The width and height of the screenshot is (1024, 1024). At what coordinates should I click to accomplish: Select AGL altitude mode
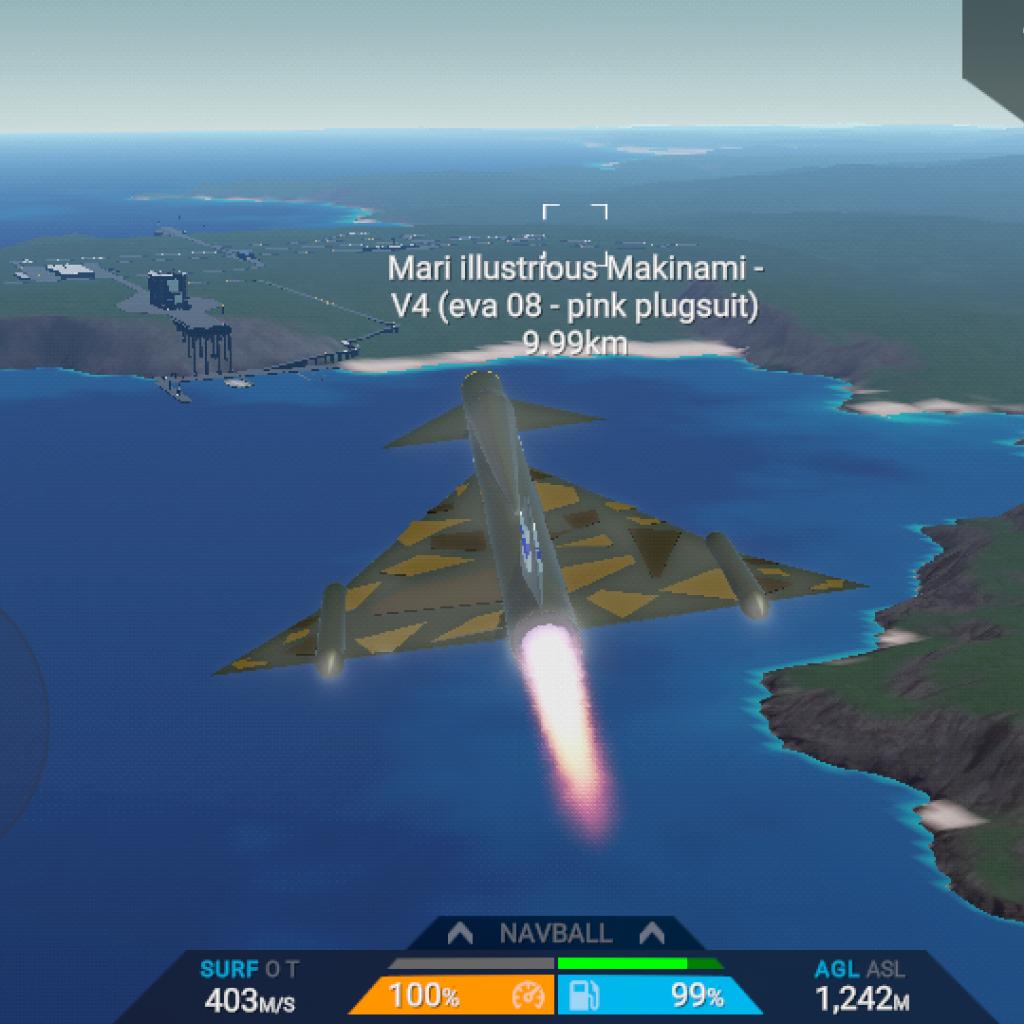(836, 968)
